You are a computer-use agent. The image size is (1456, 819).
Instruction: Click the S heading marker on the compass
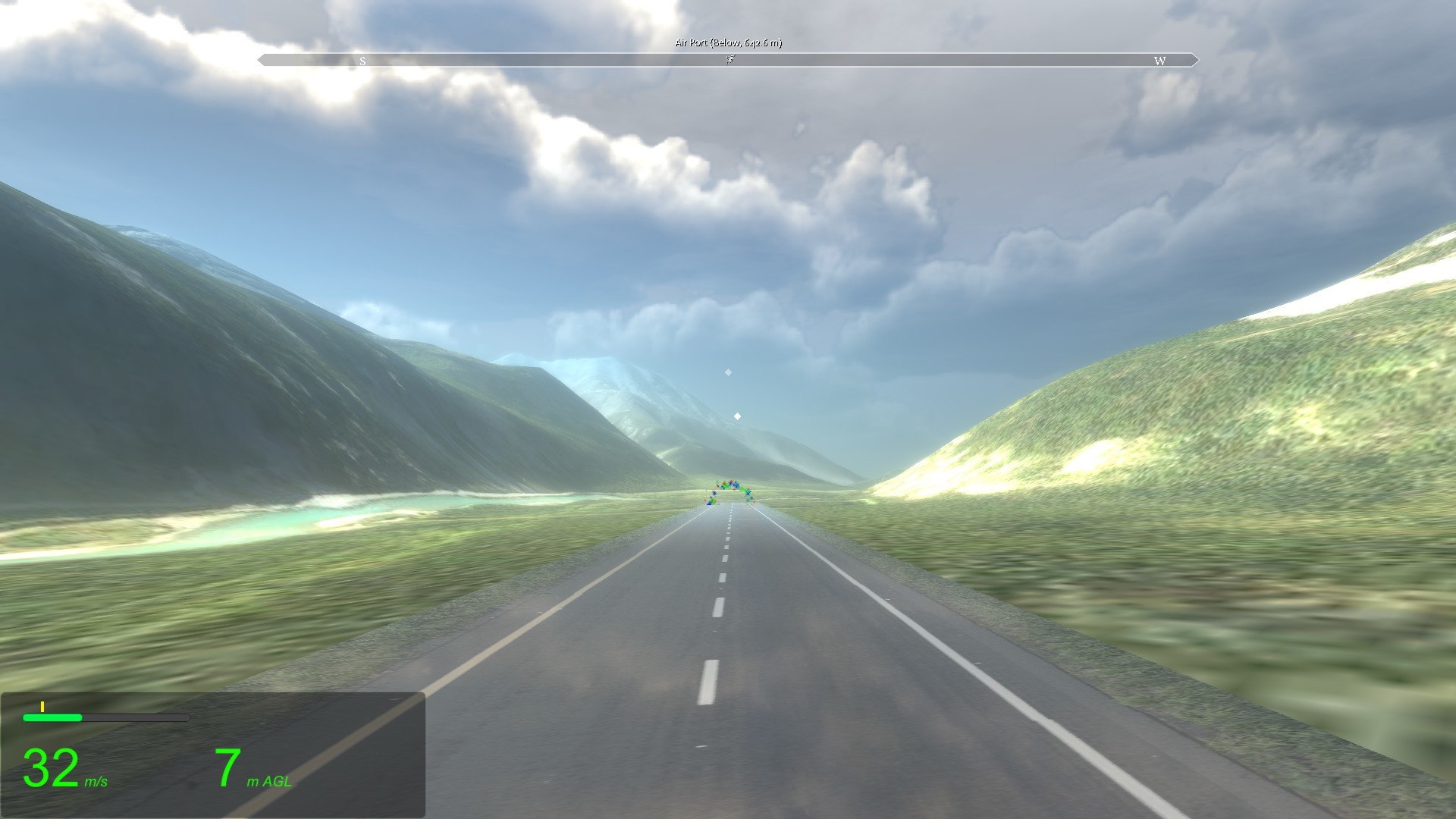363,59
